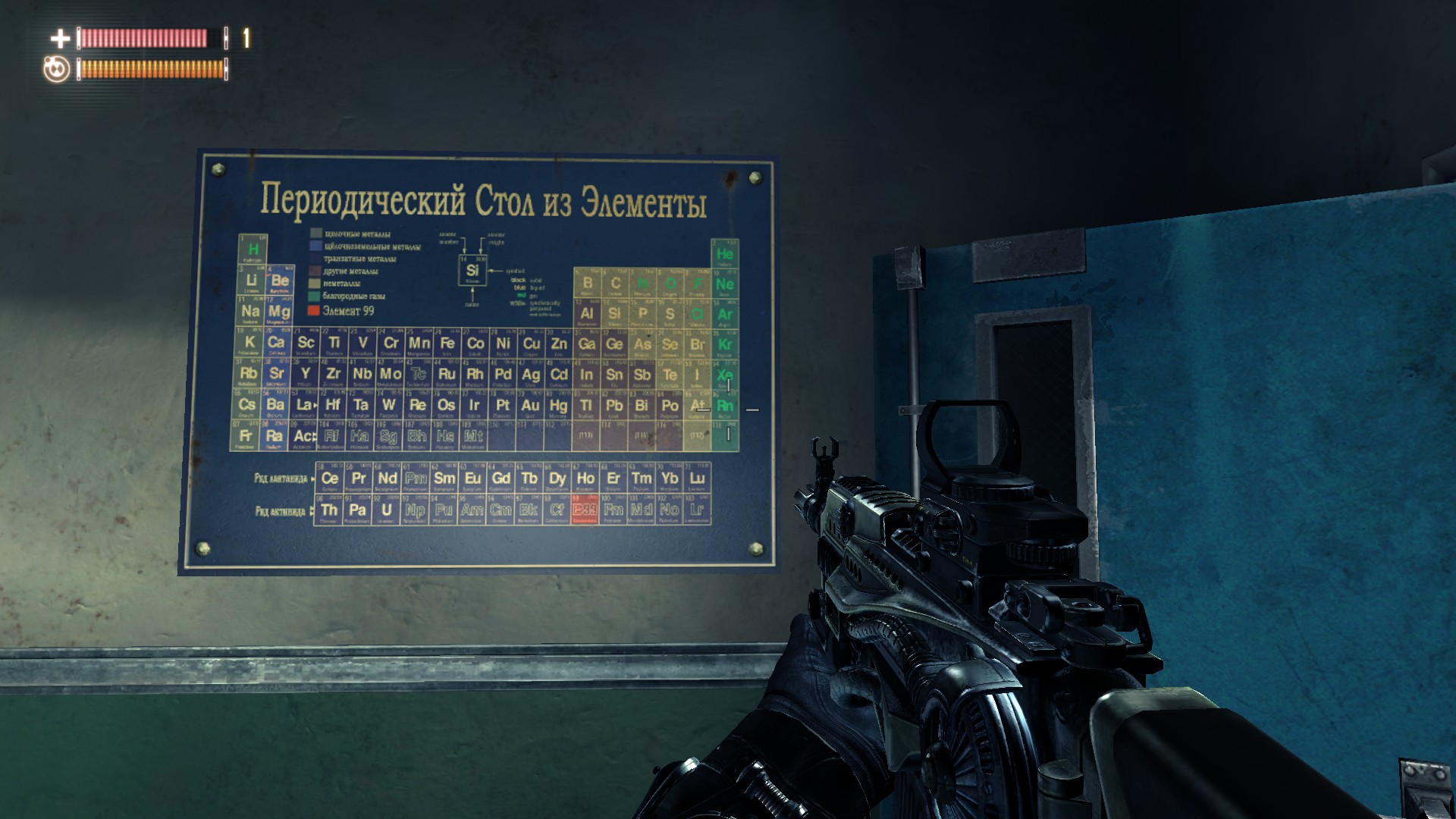This screenshot has width=1456, height=819.
Task: Click the poster title 'Периодический Стол из Элементы'
Action: point(484,199)
